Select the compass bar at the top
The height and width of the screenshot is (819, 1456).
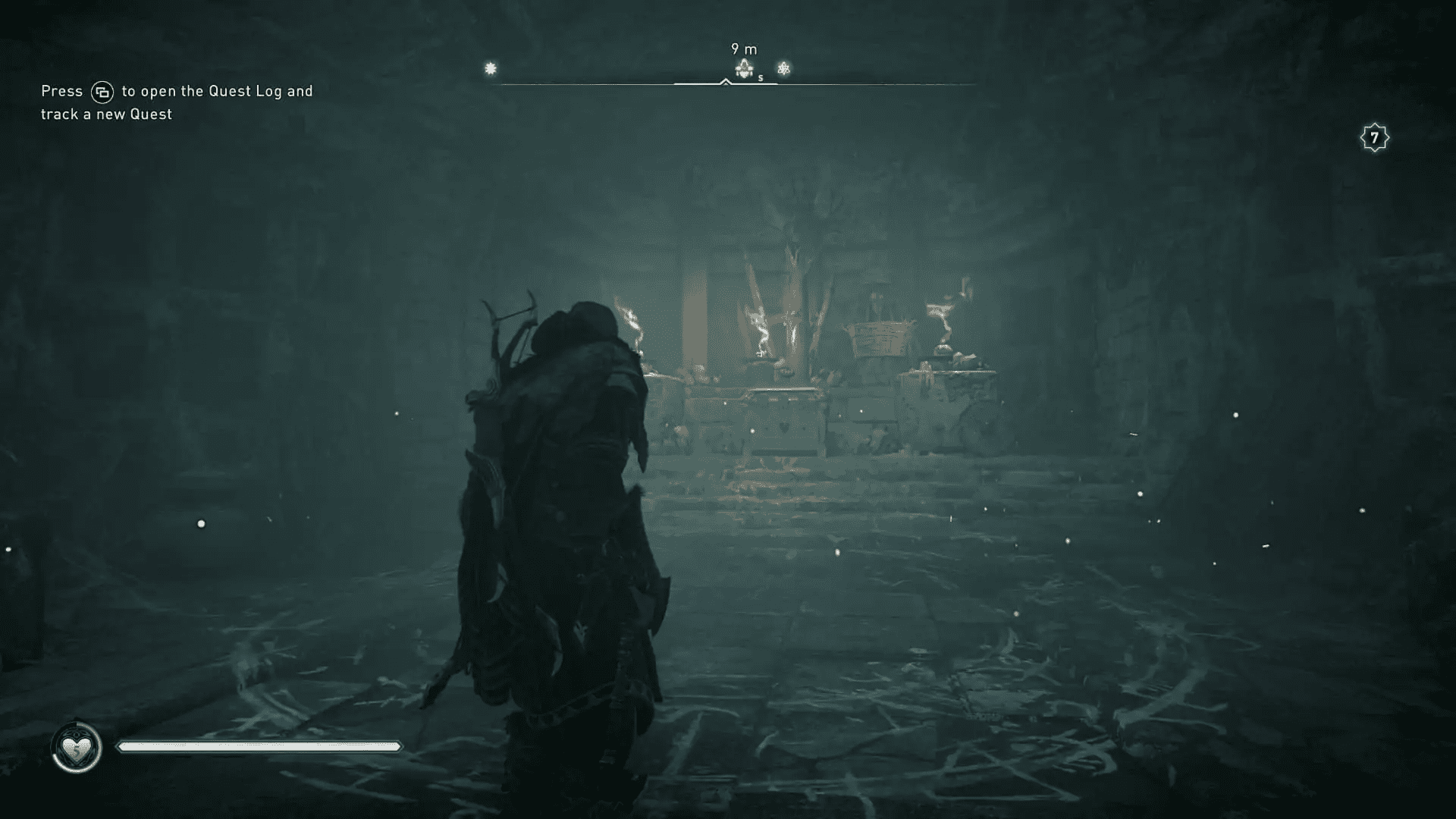coord(728,82)
